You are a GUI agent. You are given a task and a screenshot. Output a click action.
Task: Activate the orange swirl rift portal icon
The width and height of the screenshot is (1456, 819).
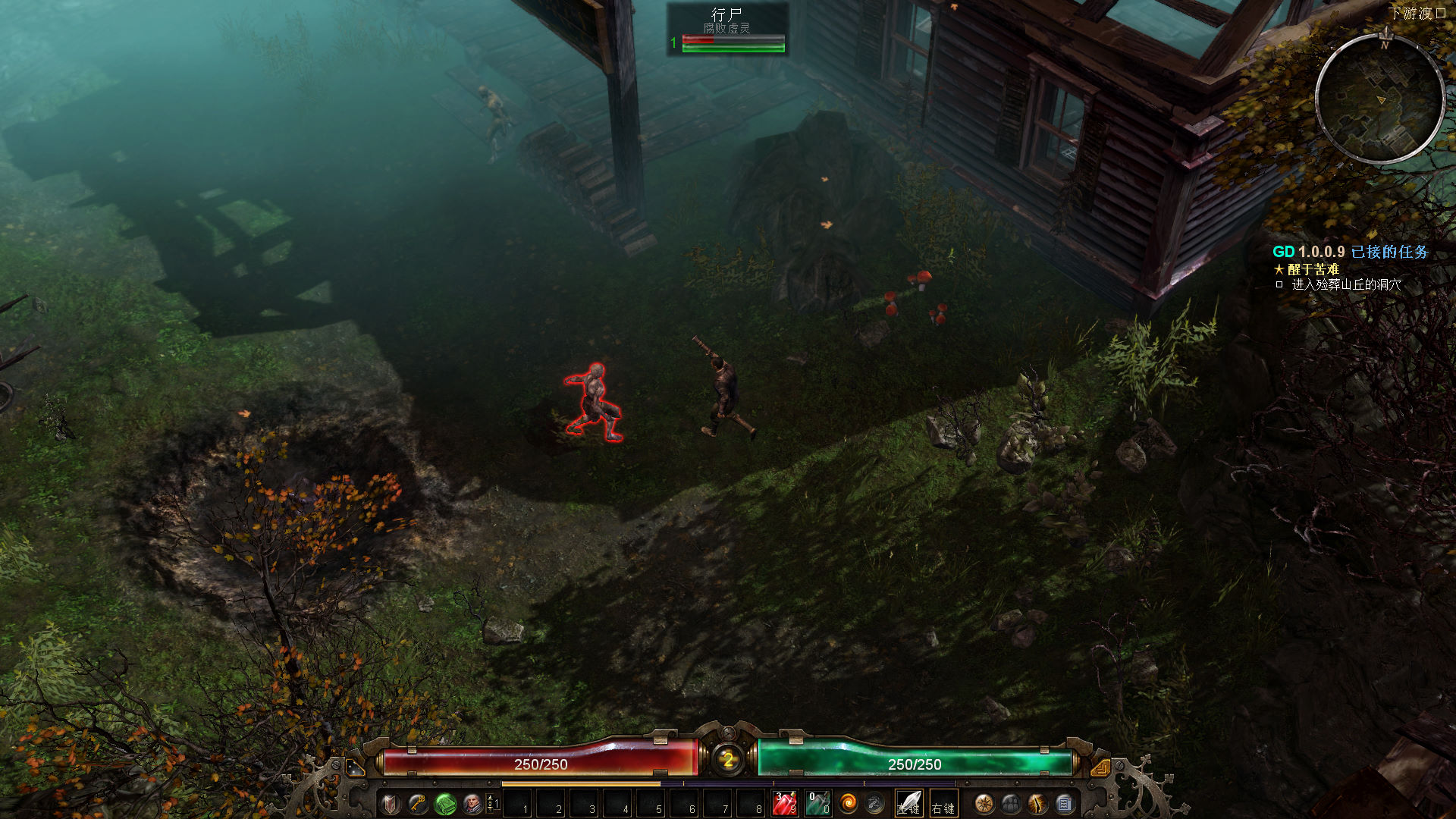848,804
